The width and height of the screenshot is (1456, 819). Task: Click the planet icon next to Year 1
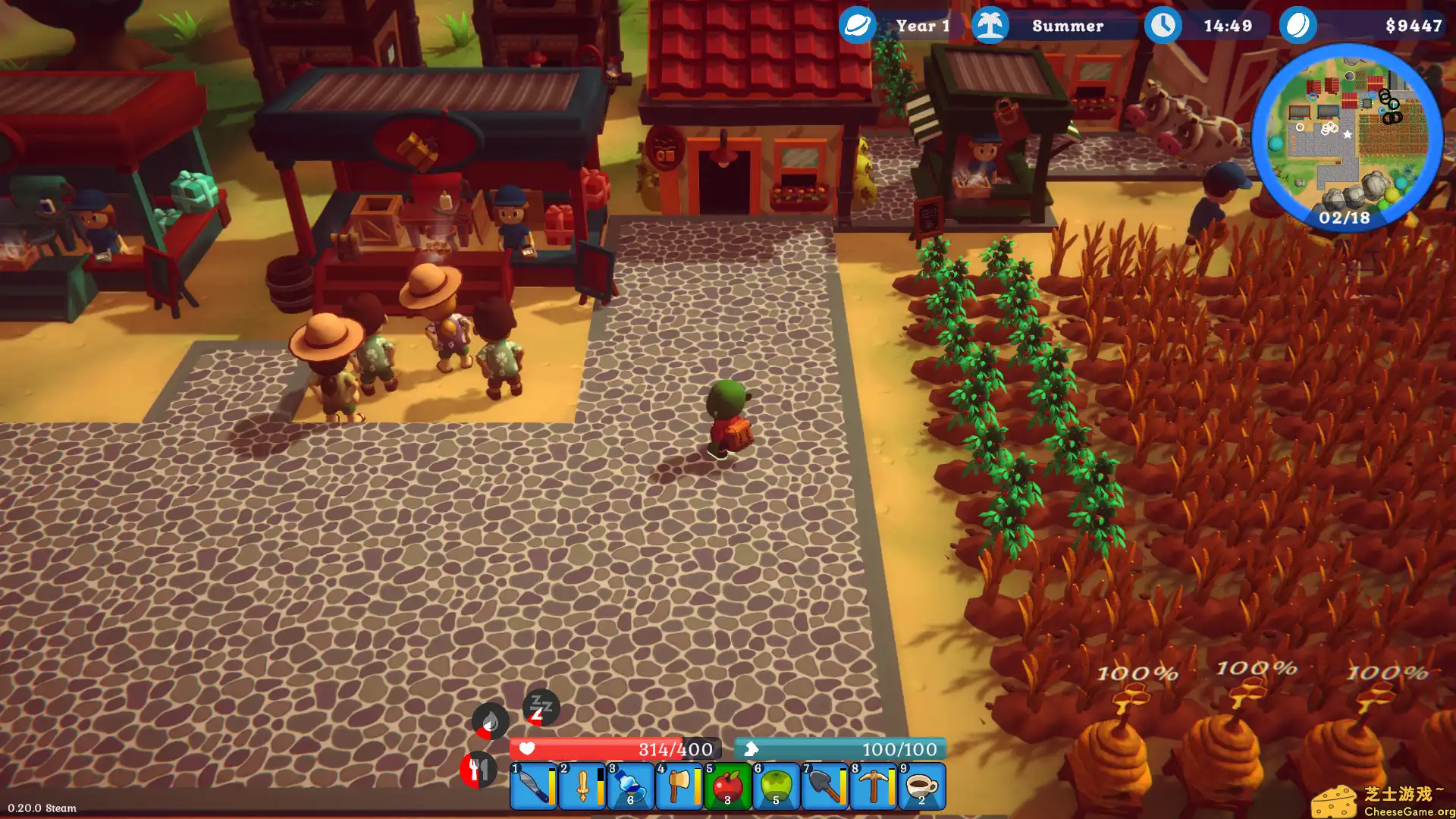857,26
